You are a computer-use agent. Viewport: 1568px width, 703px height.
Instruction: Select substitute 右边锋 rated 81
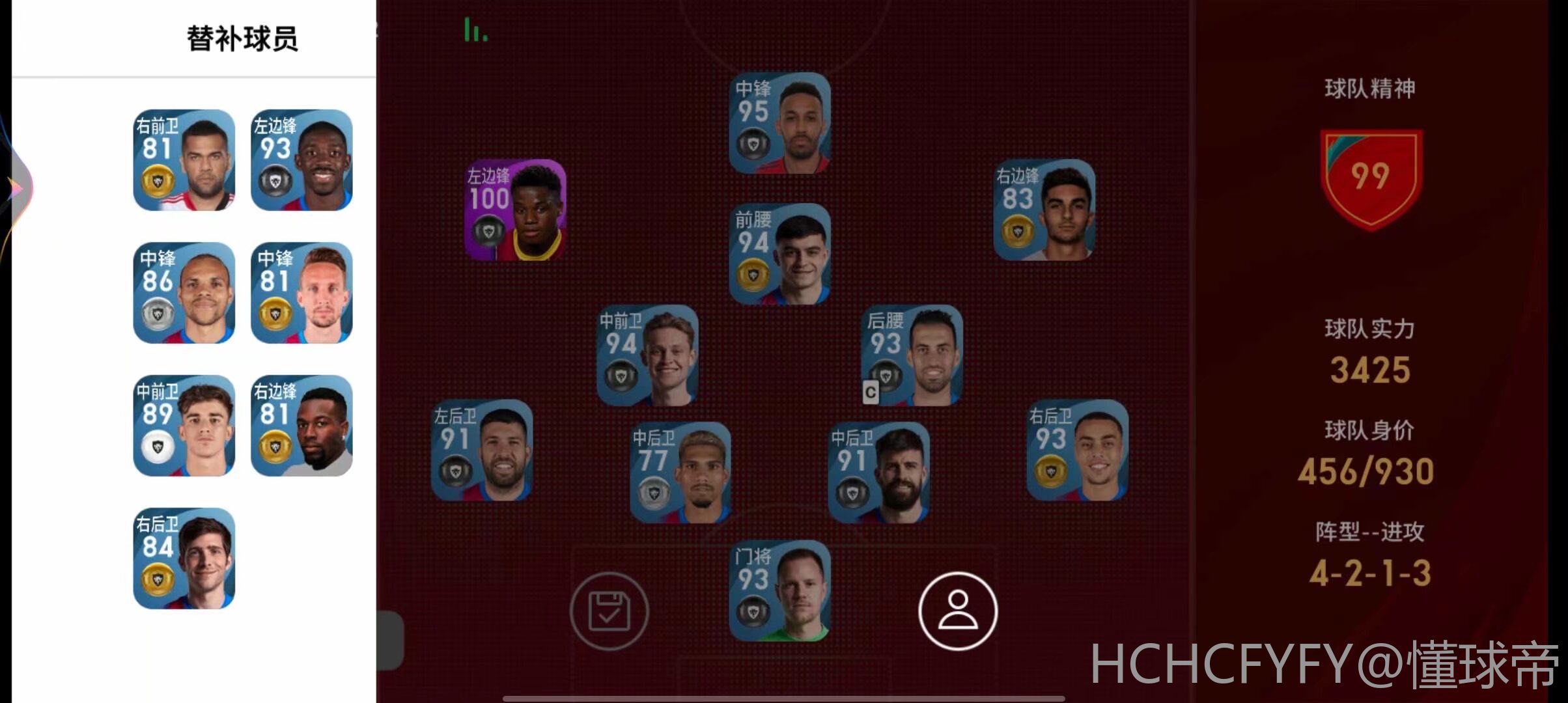tap(301, 426)
